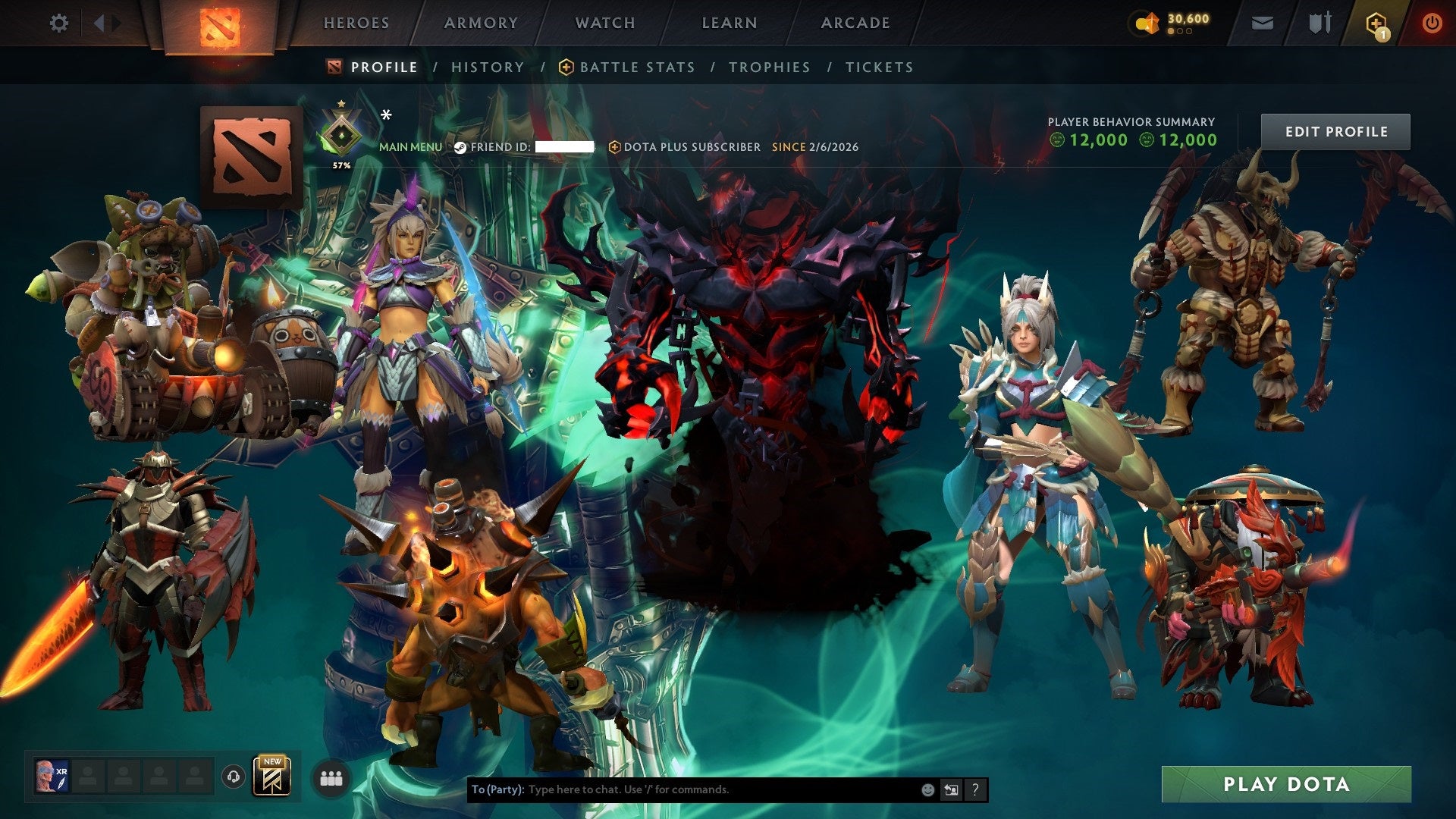The image size is (1456, 819).
Task: Click the chat help question mark icon
Action: [x=974, y=789]
